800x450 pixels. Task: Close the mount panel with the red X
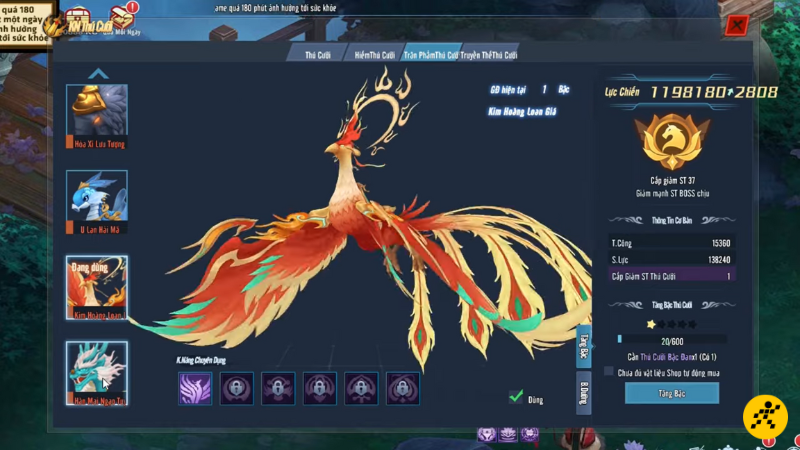point(737,26)
